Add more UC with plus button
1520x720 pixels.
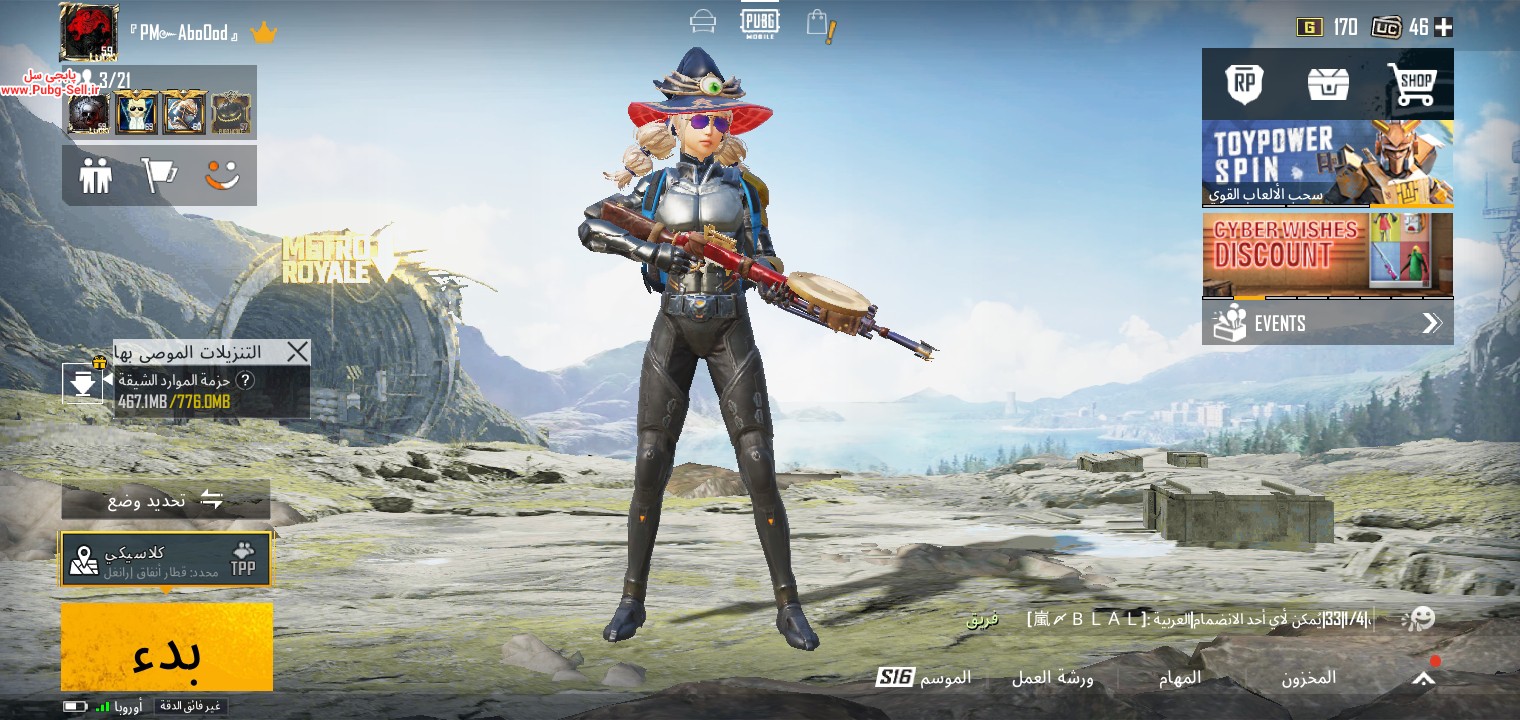pos(1443,27)
